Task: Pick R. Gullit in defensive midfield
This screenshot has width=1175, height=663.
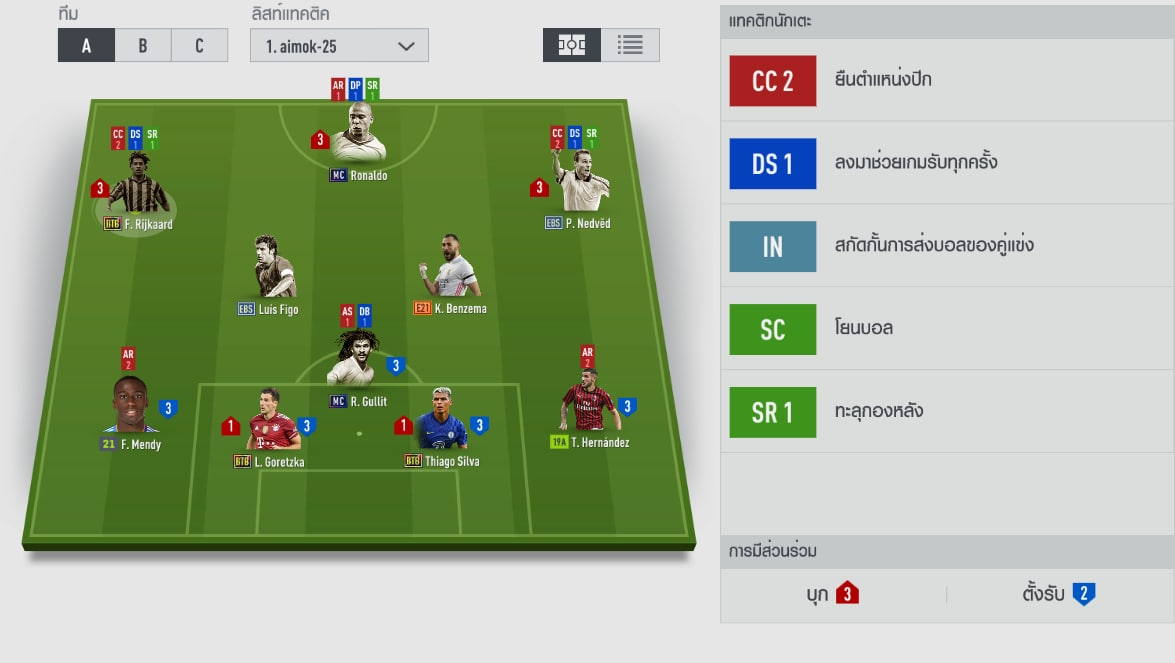Action: pos(357,358)
